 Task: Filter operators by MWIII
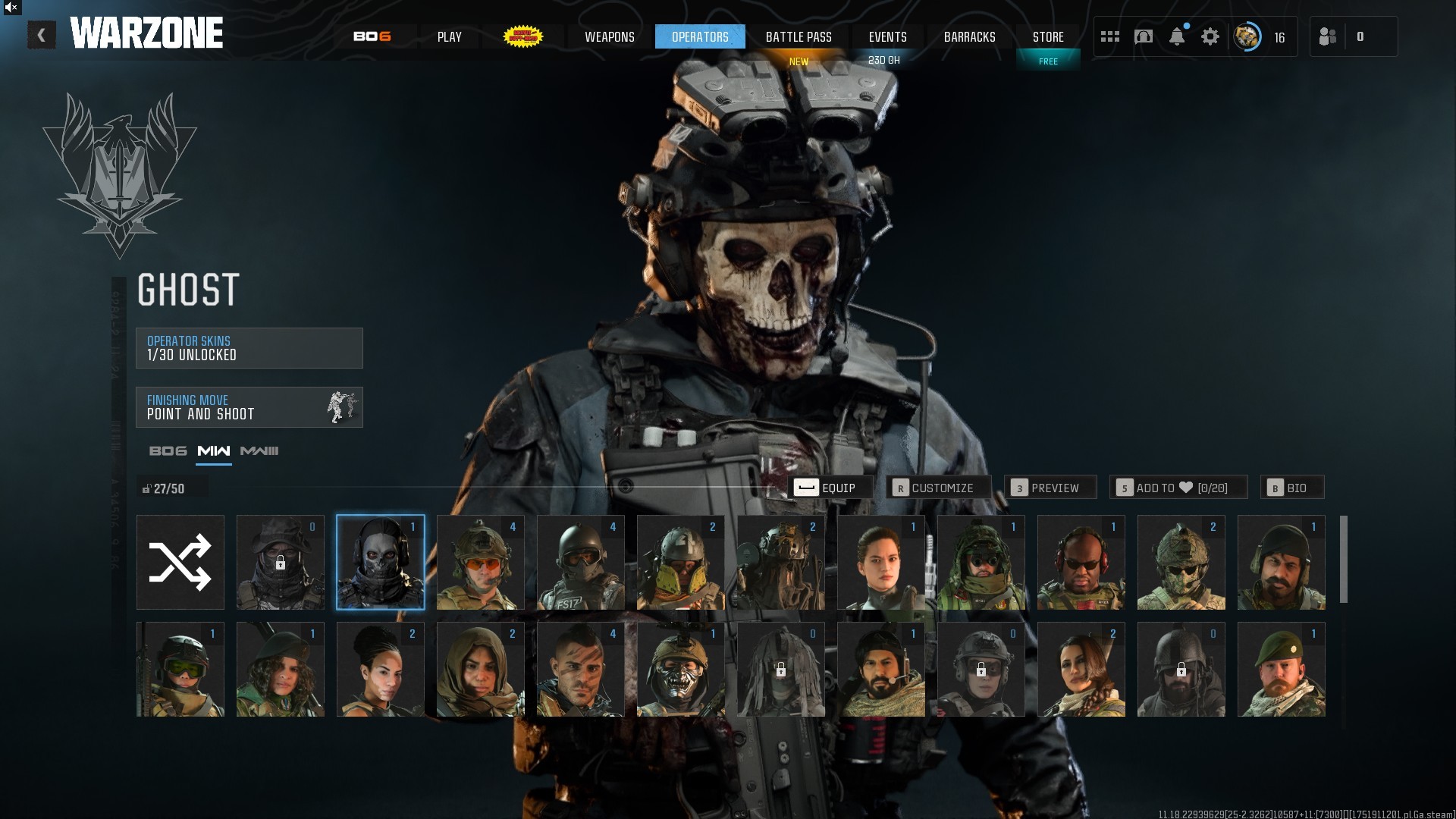tap(259, 451)
